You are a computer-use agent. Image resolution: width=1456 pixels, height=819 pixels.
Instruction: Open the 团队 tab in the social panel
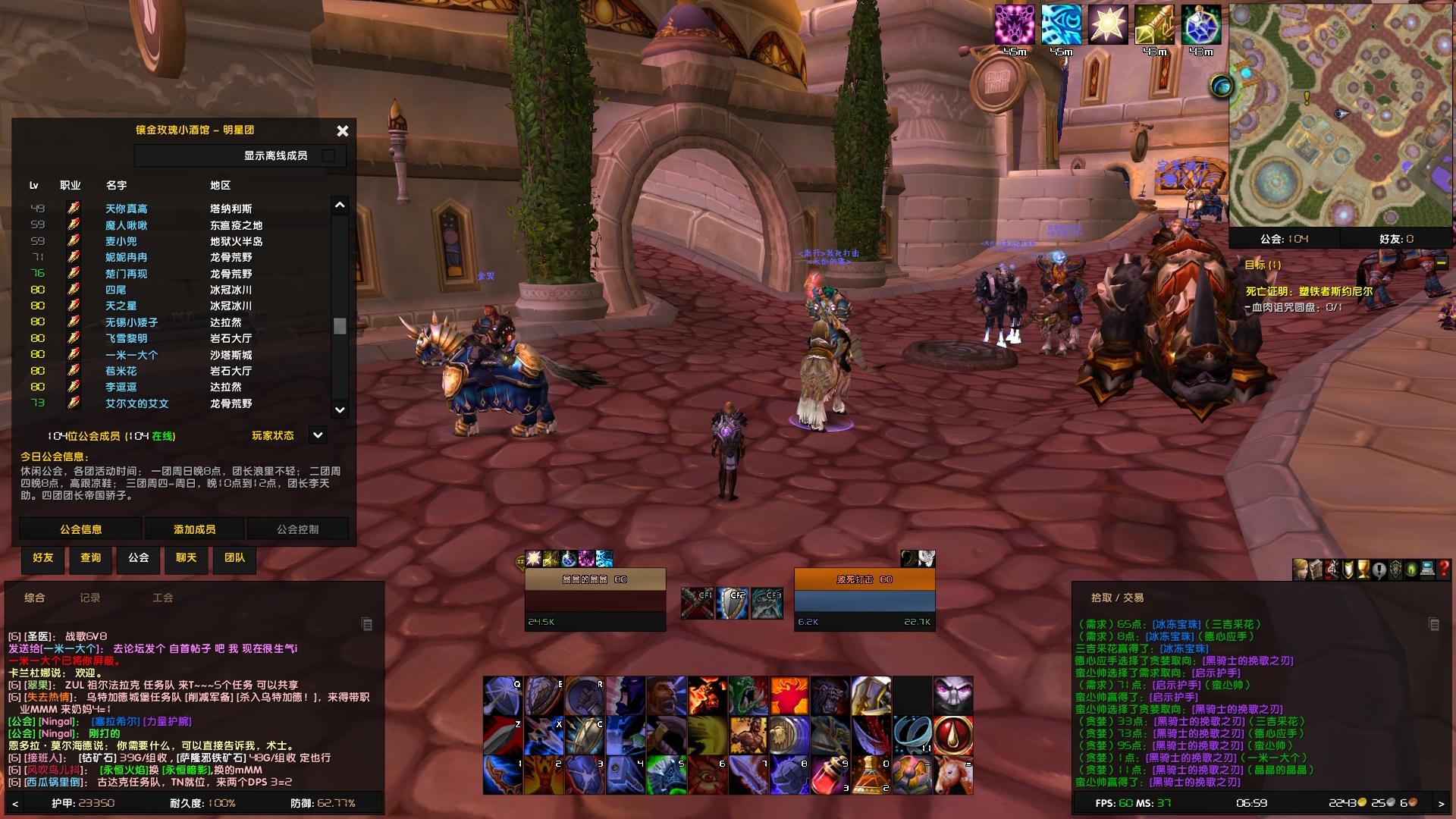click(x=234, y=560)
